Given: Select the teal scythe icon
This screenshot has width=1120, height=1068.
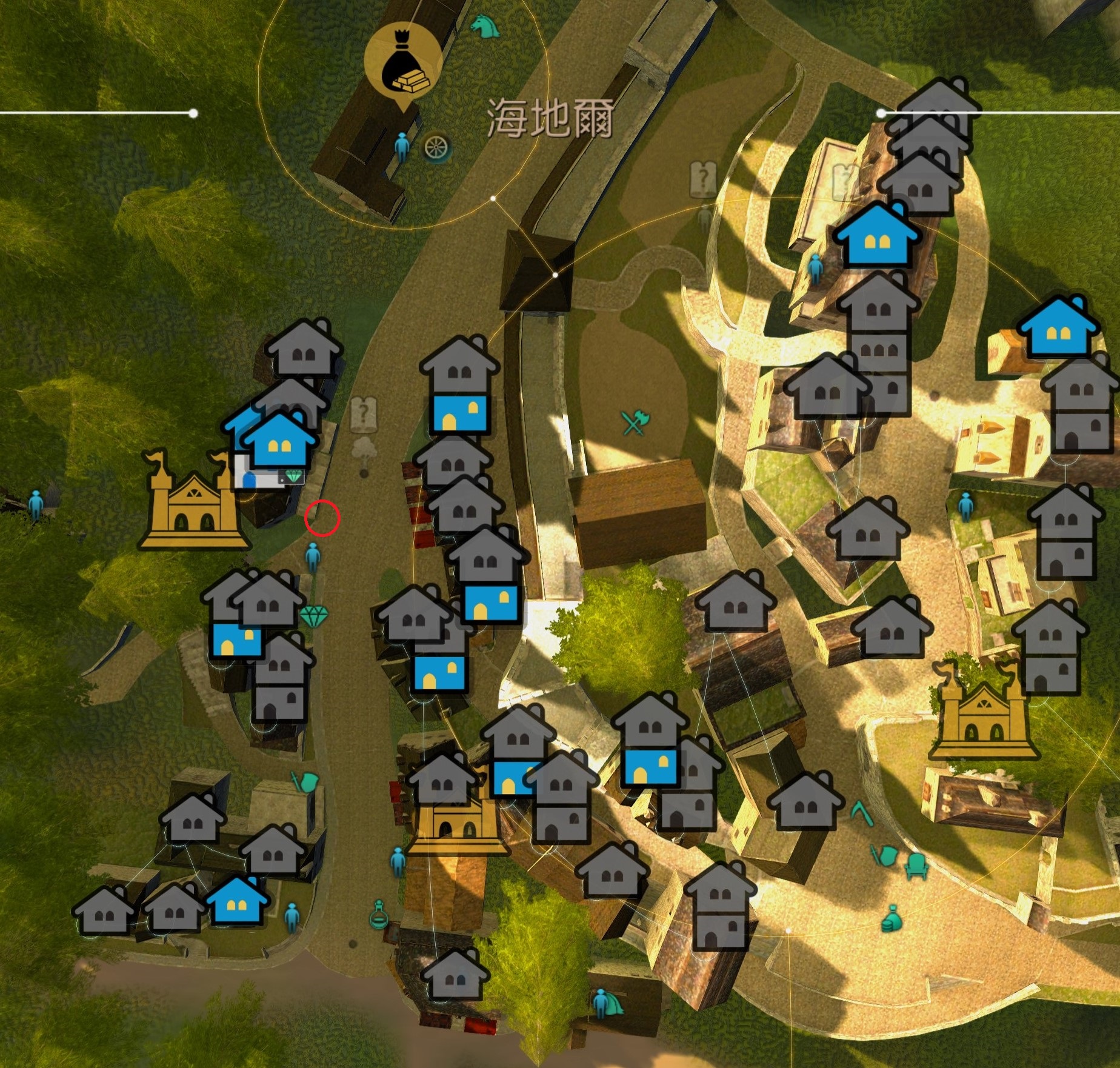Looking at the screenshot, I should [861, 813].
